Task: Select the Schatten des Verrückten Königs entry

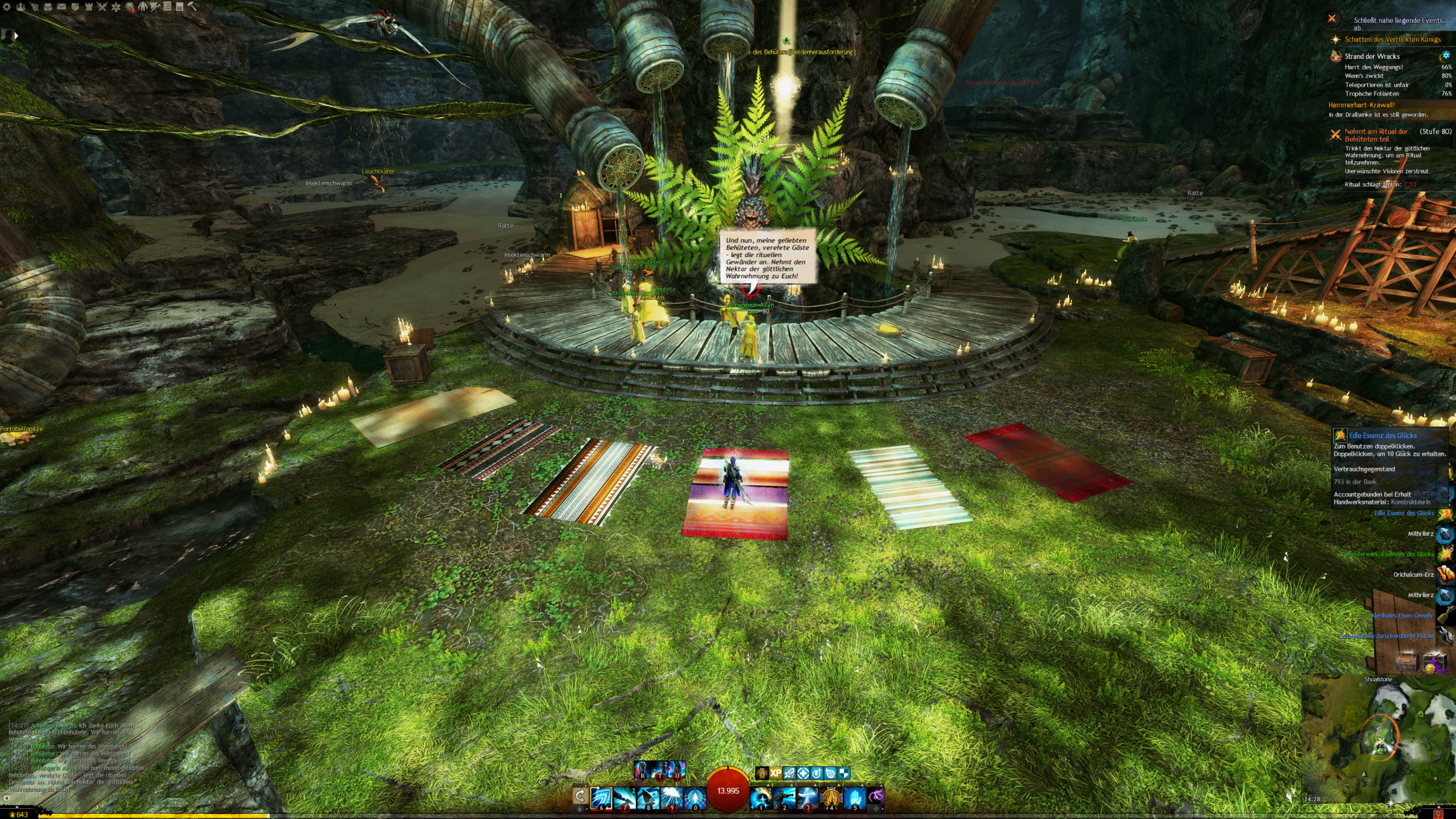Action: click(x=1392, y=39)
